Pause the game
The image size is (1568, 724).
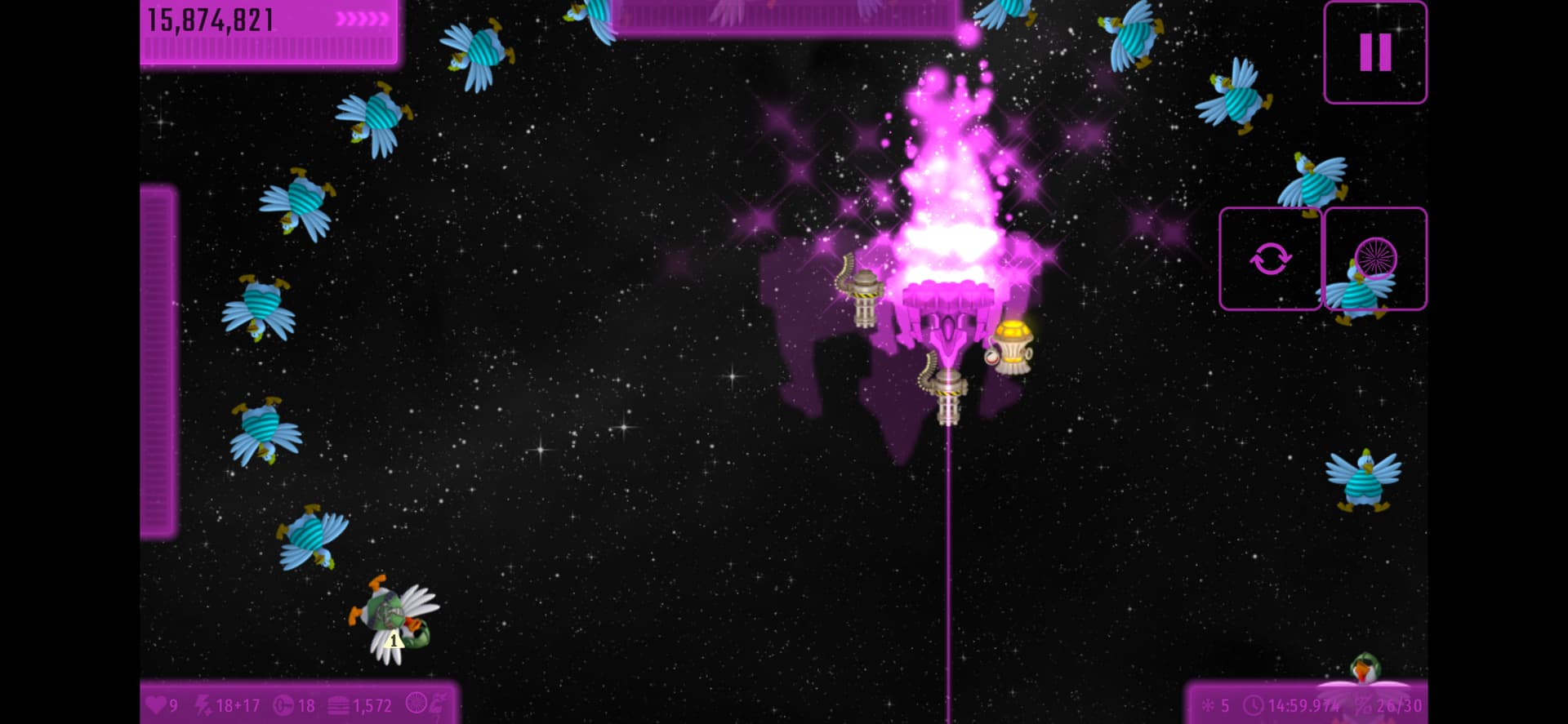1374,52
